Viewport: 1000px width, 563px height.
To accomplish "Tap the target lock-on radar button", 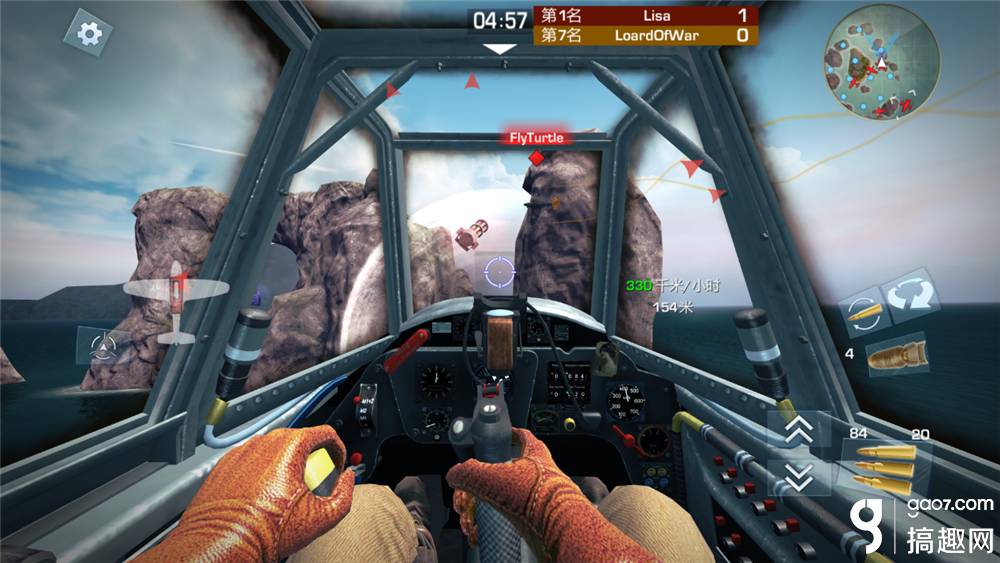I will pyautogui.click(x=103, y=347).
